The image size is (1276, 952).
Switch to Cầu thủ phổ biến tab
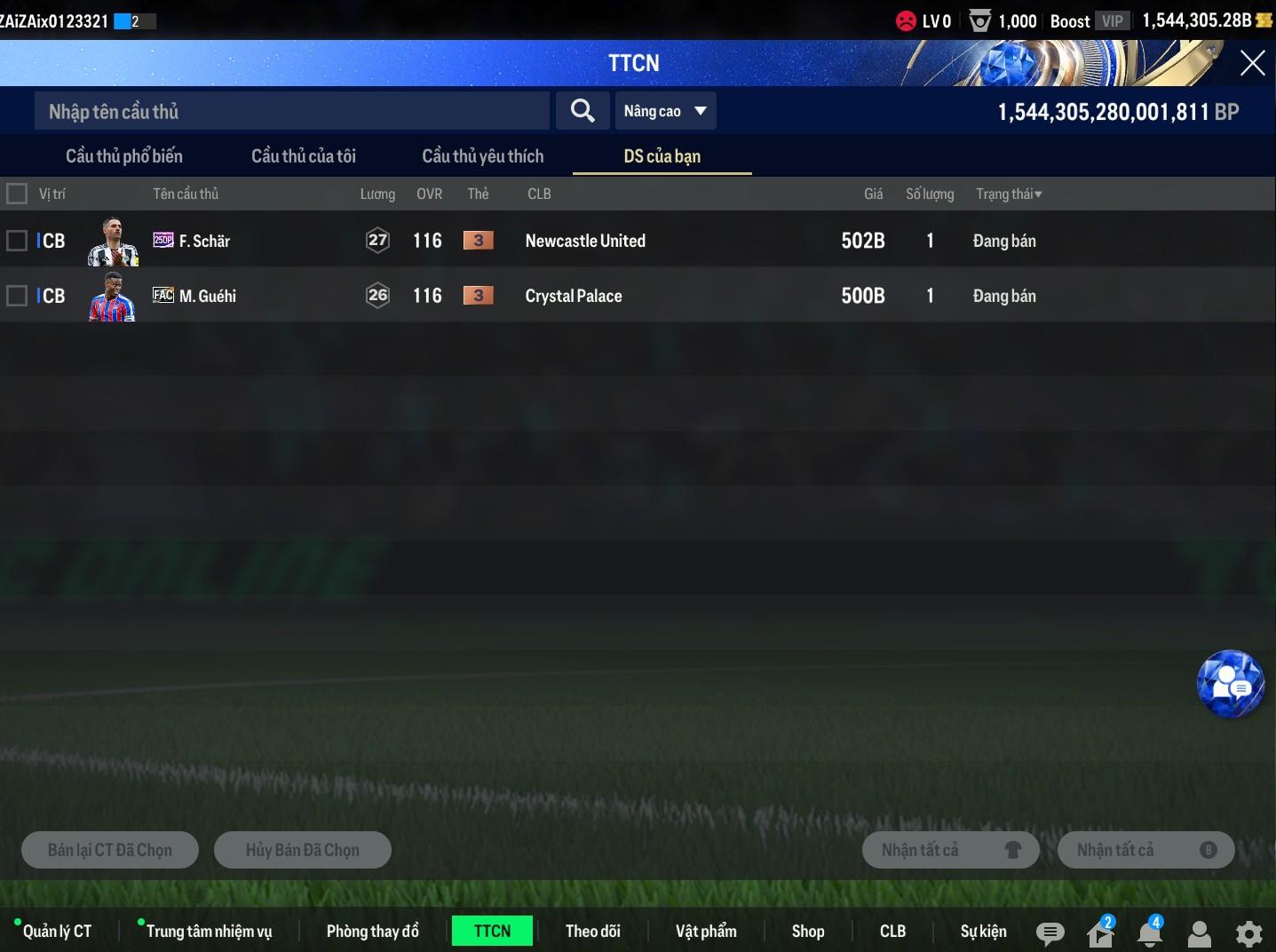point(124,156)
